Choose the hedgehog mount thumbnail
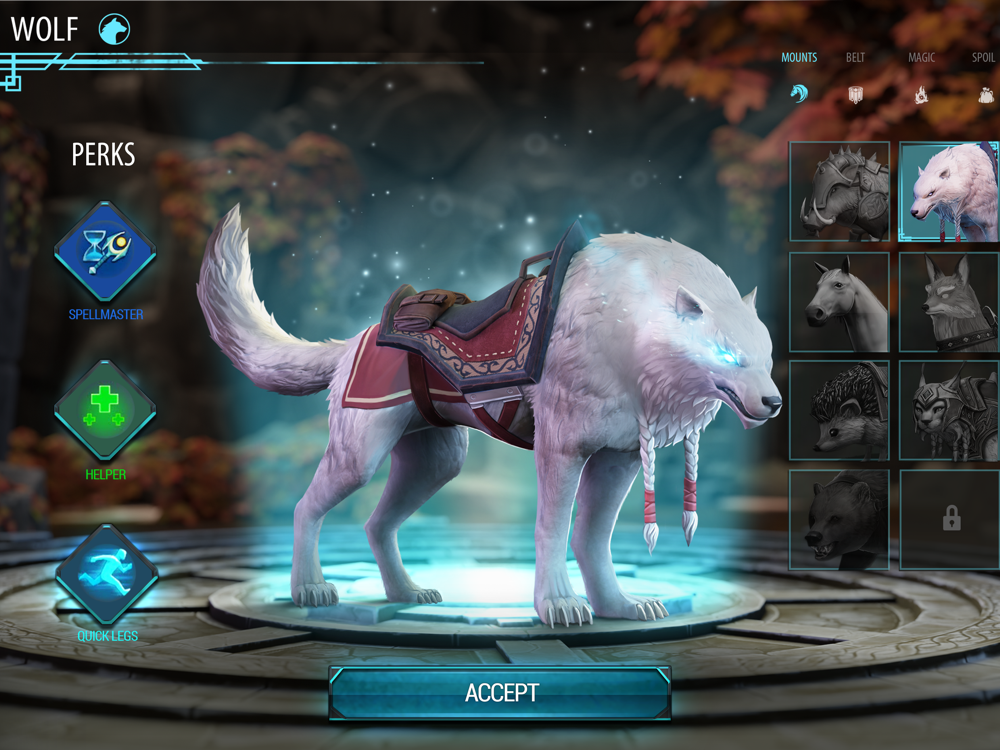Image resolution: width=1000 pixels, height=750 pixels. pyautogui.click(x=839, y=411)
